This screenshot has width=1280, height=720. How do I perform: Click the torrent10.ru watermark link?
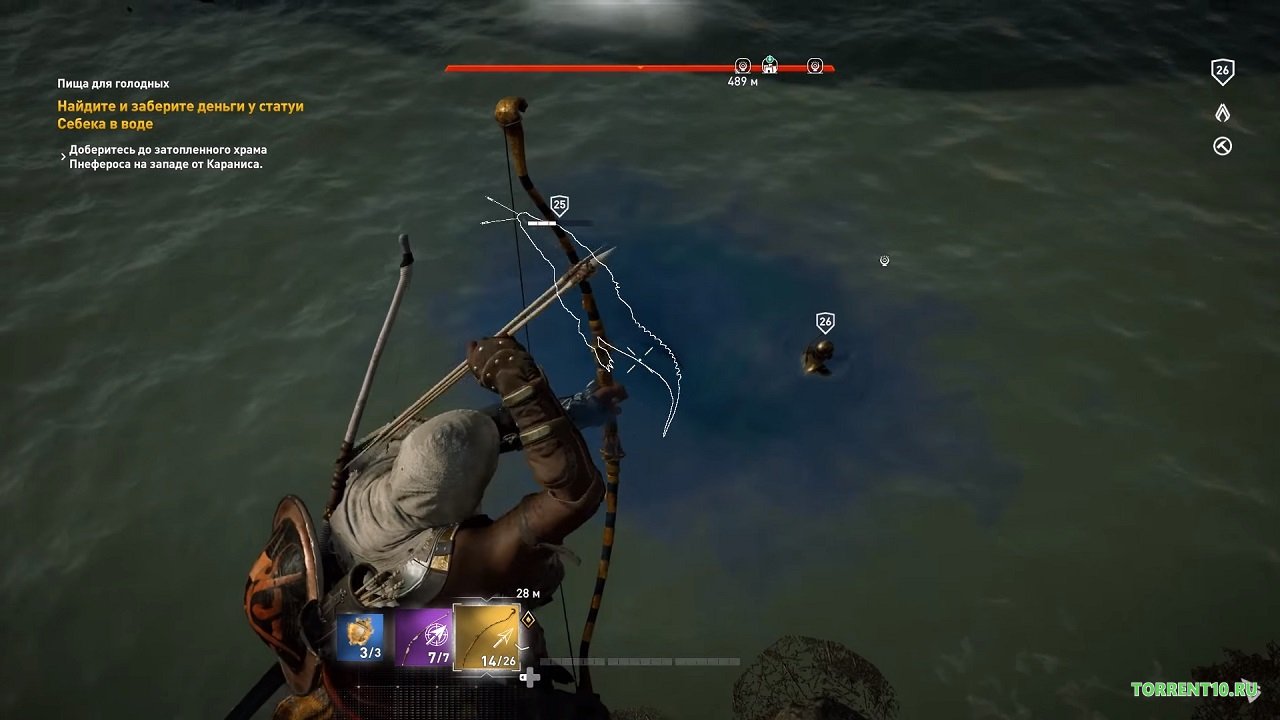tap(1194, 689)
